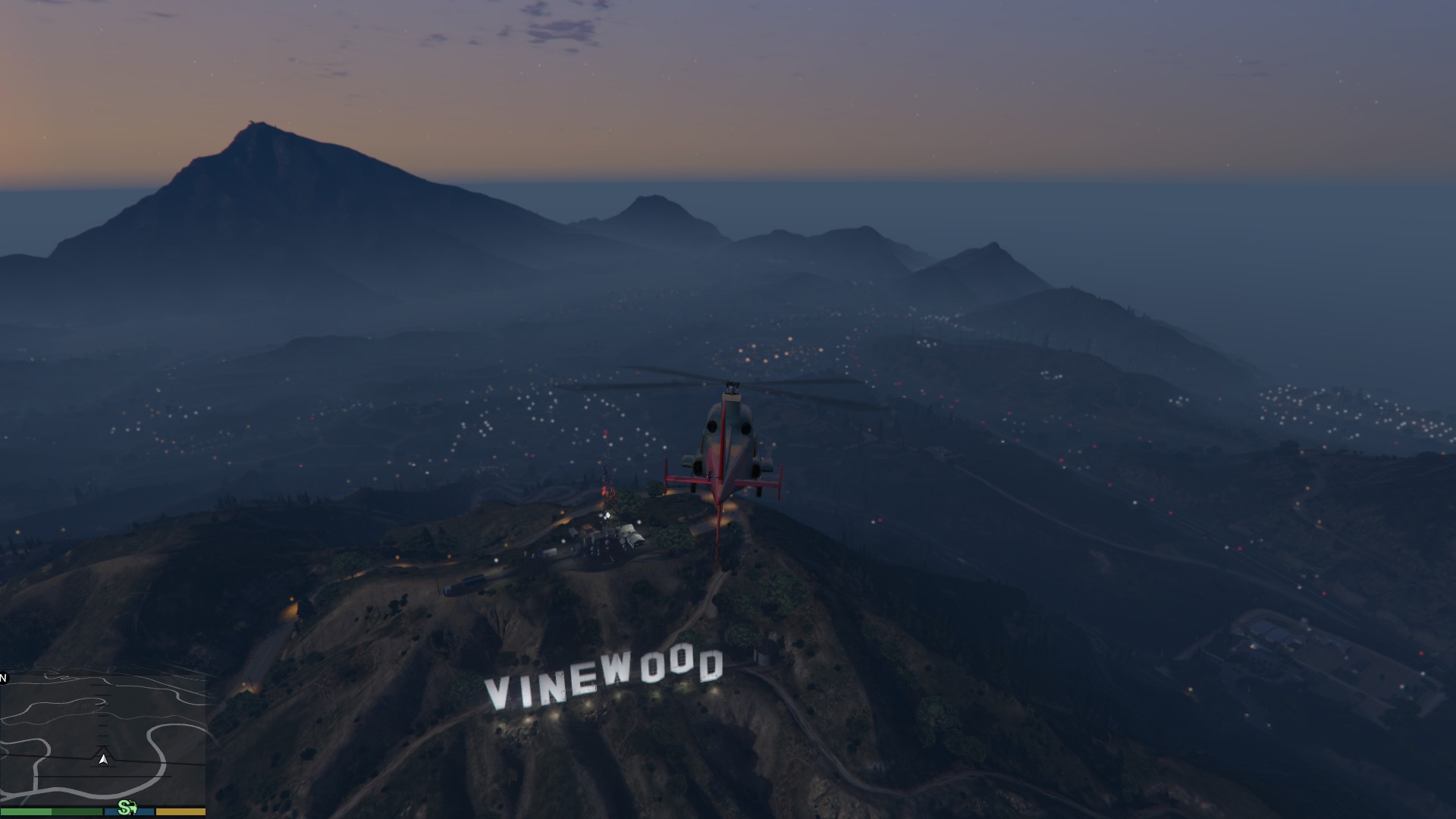The height and width of the screenshot is (819, 1456).
Task: Click the white player arrow on minimap
Action: (x=103, y=758)
